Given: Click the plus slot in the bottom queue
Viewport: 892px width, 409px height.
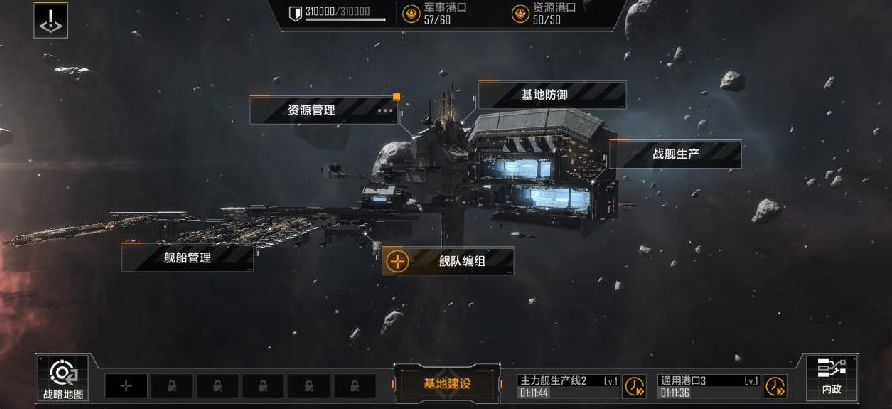Looking at the screenshot, I should pos(126,385).
